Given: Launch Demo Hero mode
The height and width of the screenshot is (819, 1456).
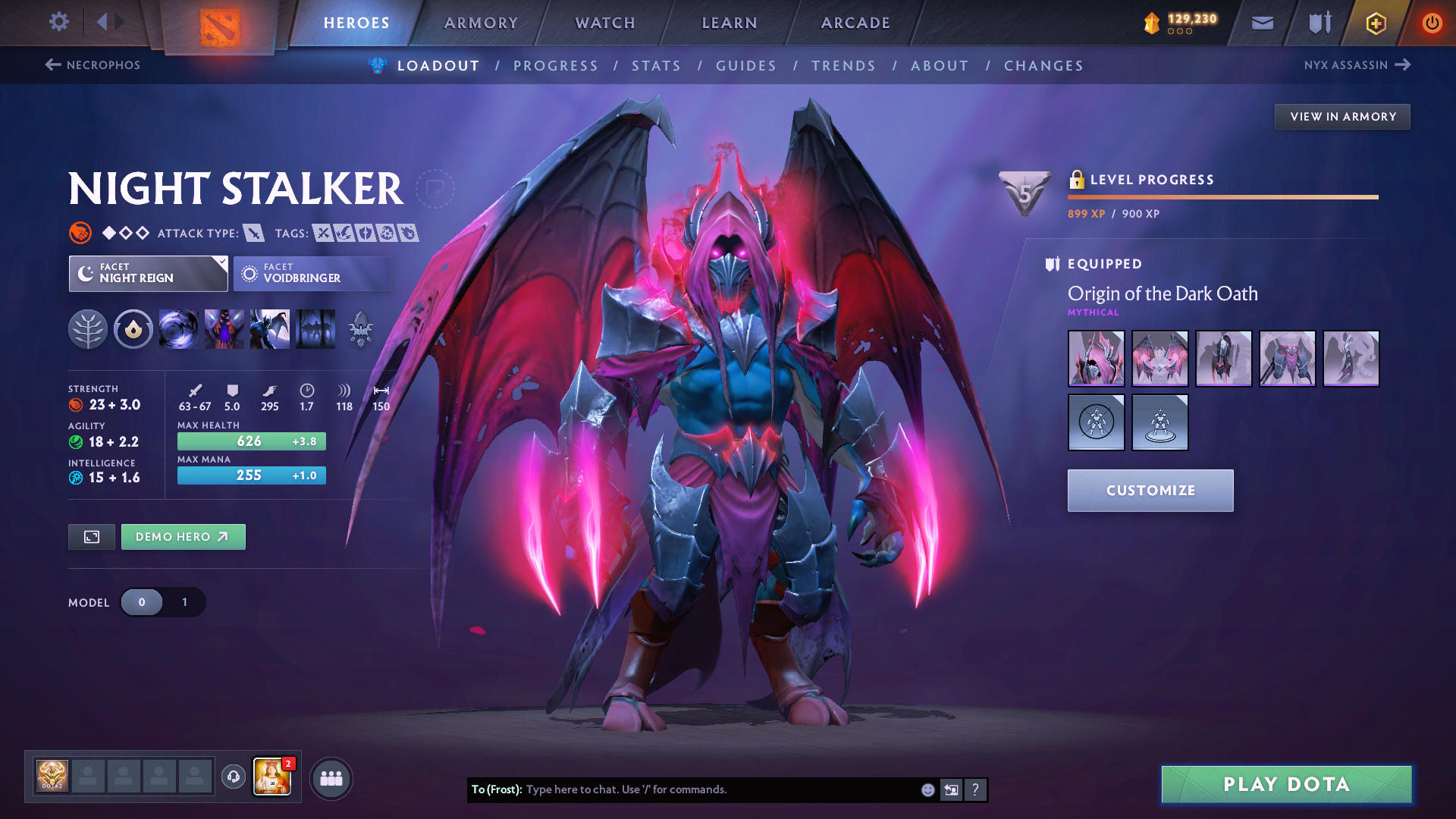Looking at the screenshot, I should click(x=183, y=537).
